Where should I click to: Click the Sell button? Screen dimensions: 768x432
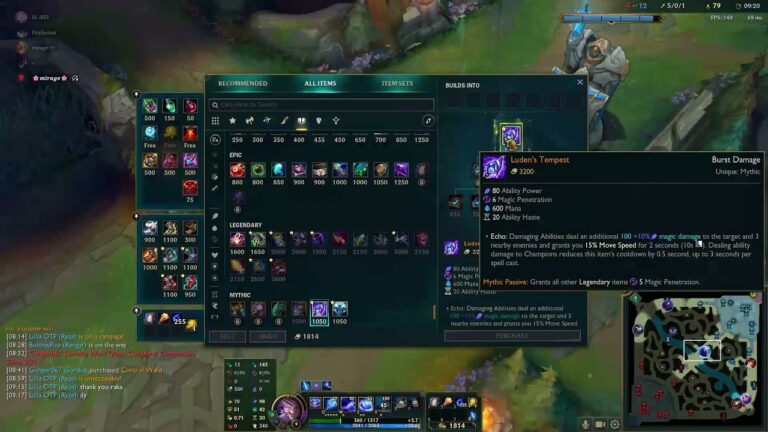pyautogui.click(x=227, y=337)
